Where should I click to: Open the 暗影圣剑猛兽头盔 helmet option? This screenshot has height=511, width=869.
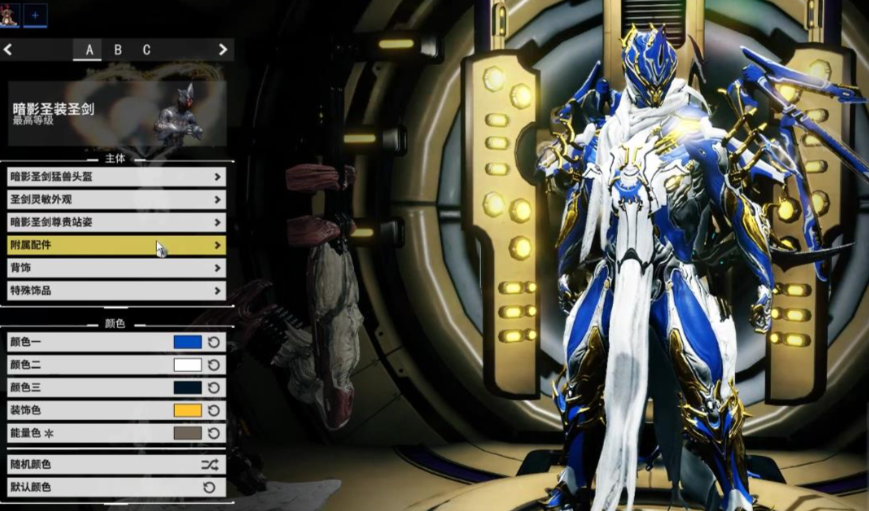(x=115, y=177)
